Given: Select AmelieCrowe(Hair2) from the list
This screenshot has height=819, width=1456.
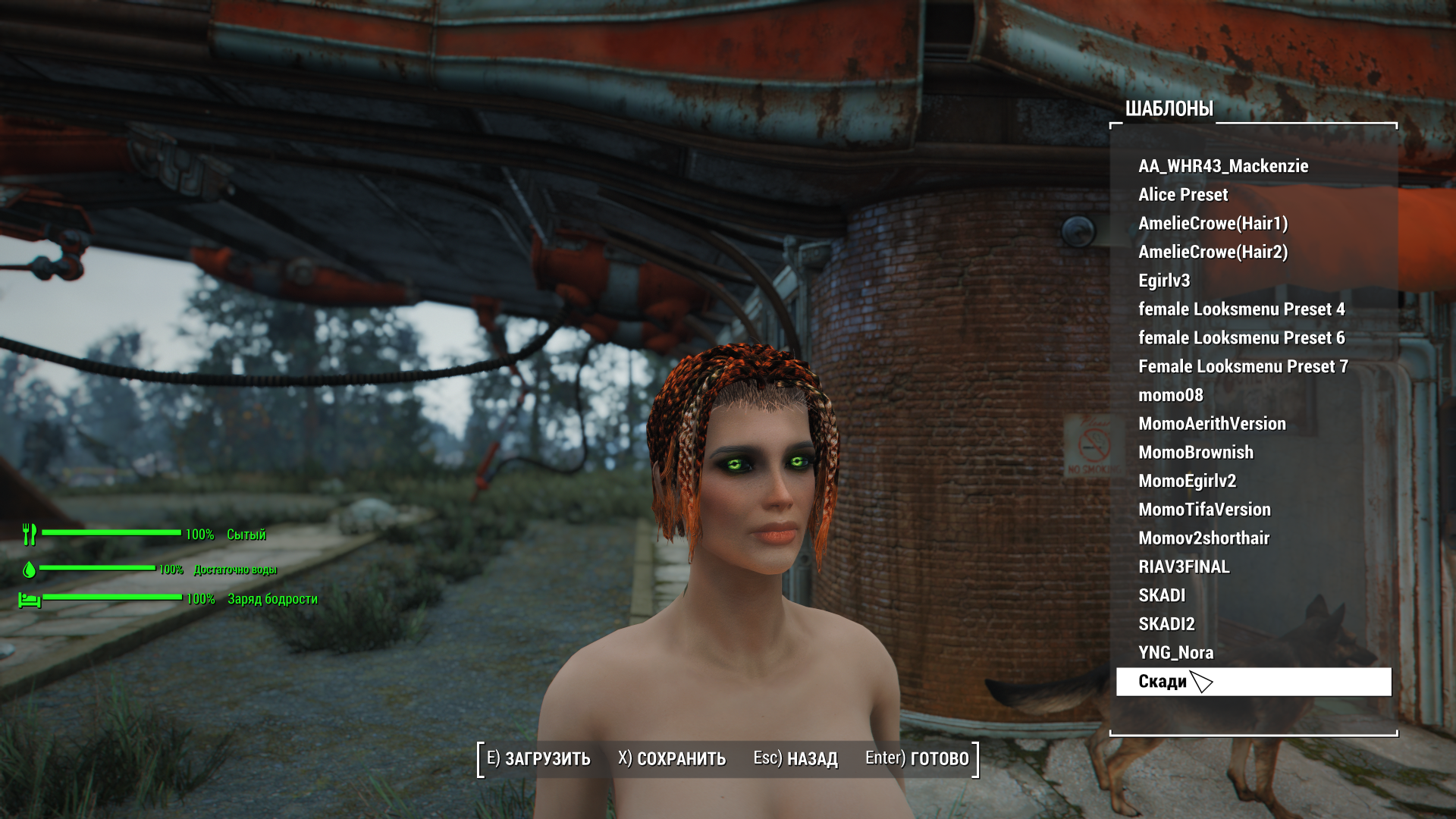Looking at the screenshot, I should [x=1213, y=252].
